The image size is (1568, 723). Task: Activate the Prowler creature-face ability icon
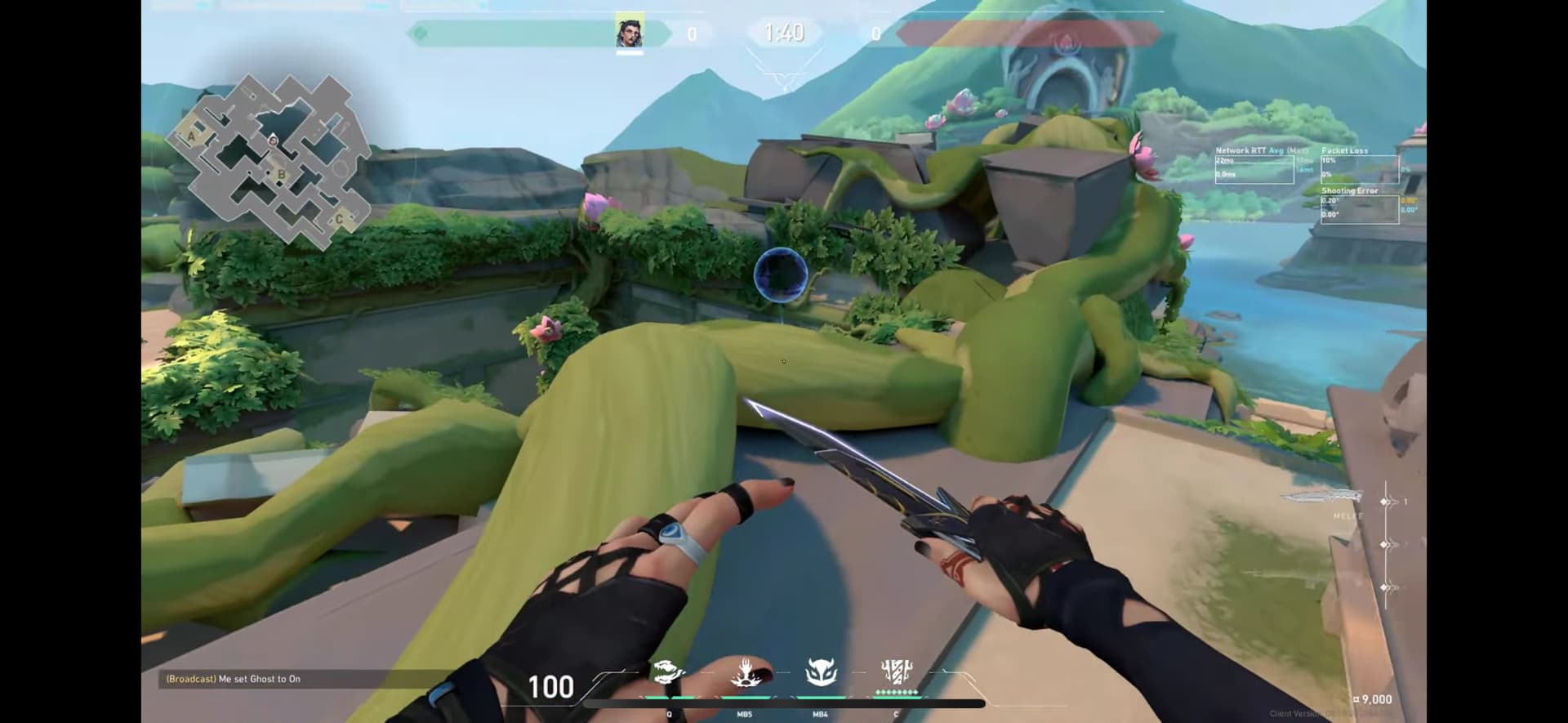point(821,672)
